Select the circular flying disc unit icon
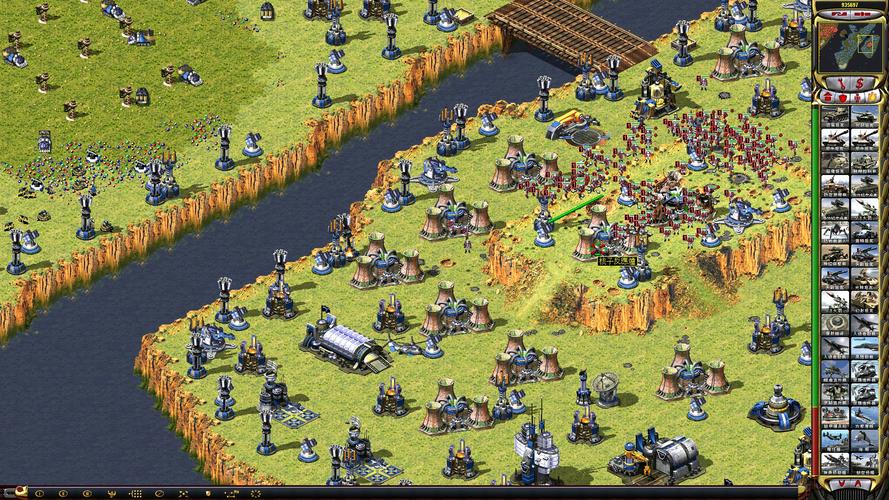 pyautogui.click(x=835, y=323)
